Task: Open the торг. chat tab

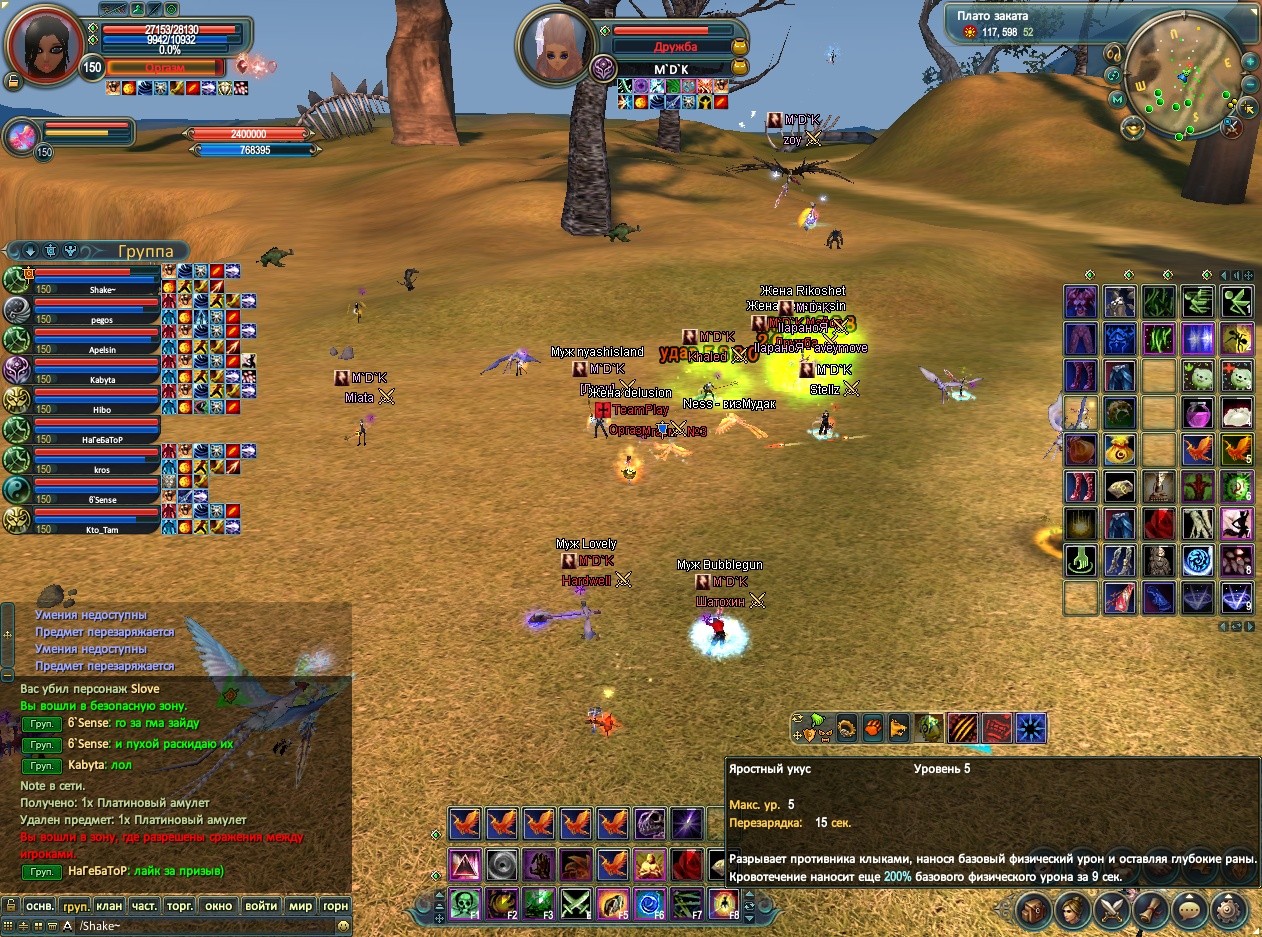Action: coord(180,906)
